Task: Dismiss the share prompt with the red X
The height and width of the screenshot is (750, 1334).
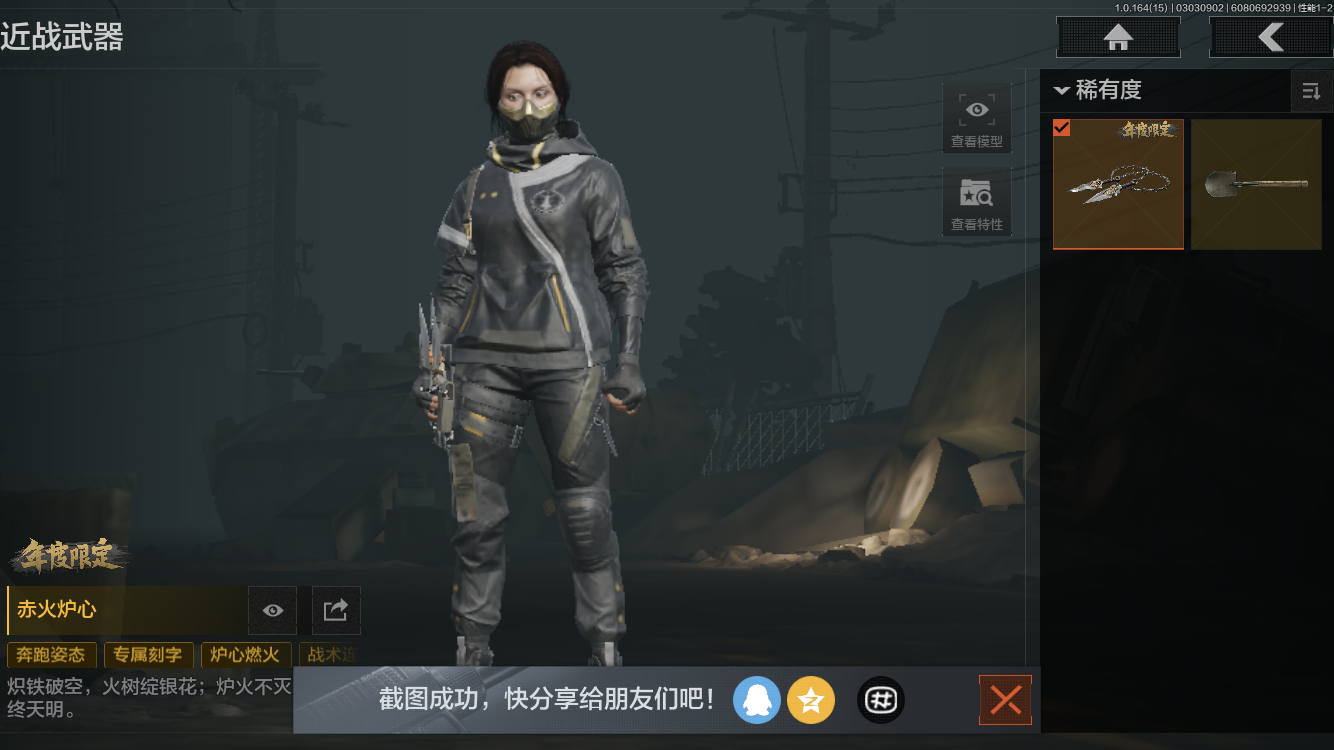Action: point(1005,700)
